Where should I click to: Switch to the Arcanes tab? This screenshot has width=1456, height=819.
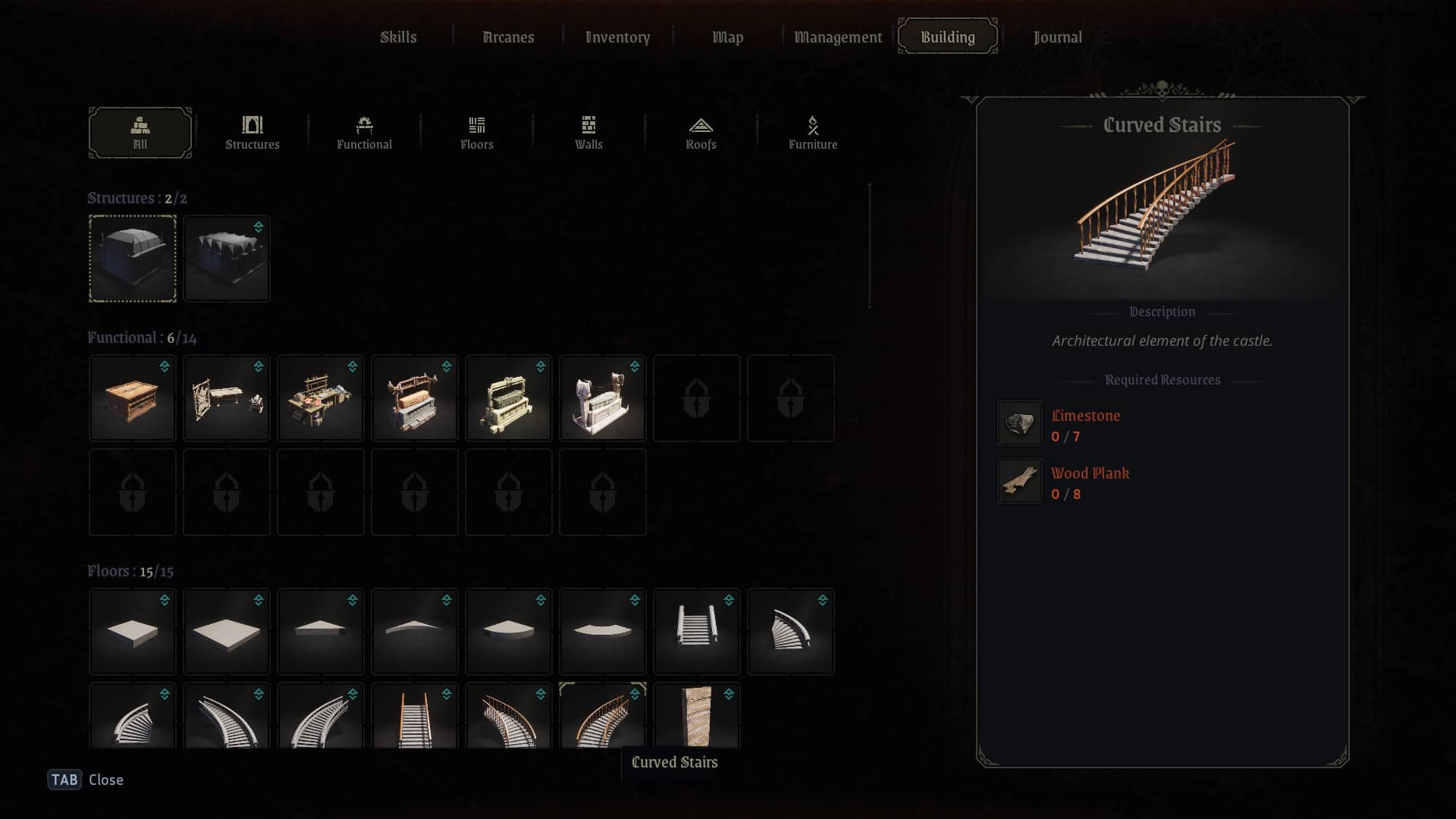tap(508, 37)
